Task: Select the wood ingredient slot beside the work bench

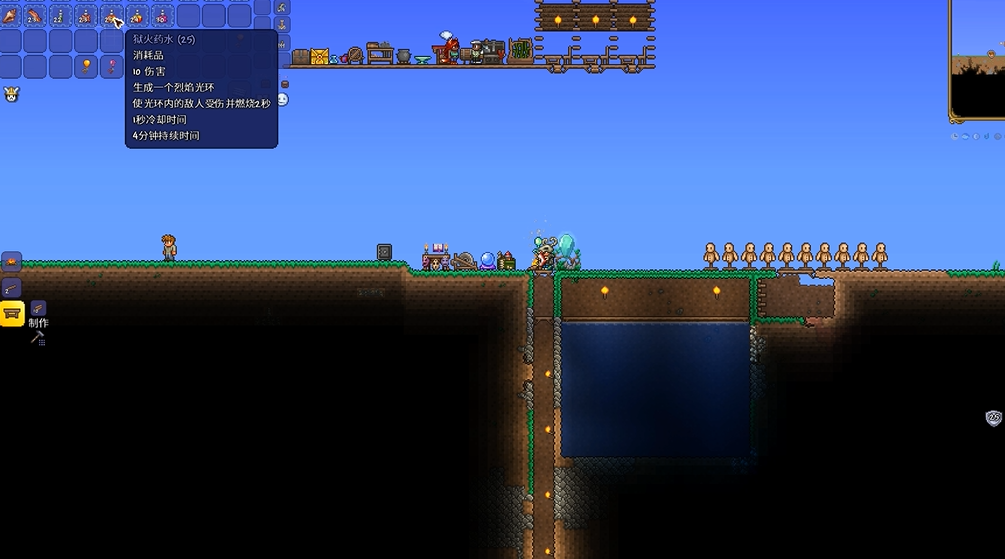Action: [38, 308]
